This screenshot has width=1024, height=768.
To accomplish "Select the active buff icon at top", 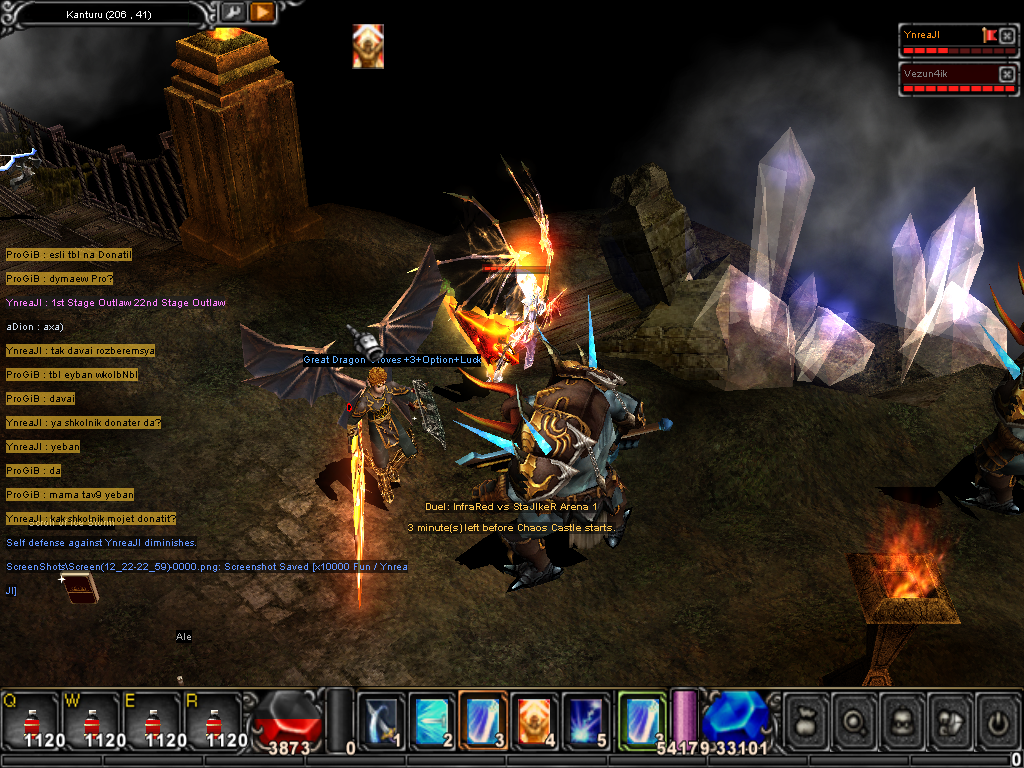I will (368, 46).
